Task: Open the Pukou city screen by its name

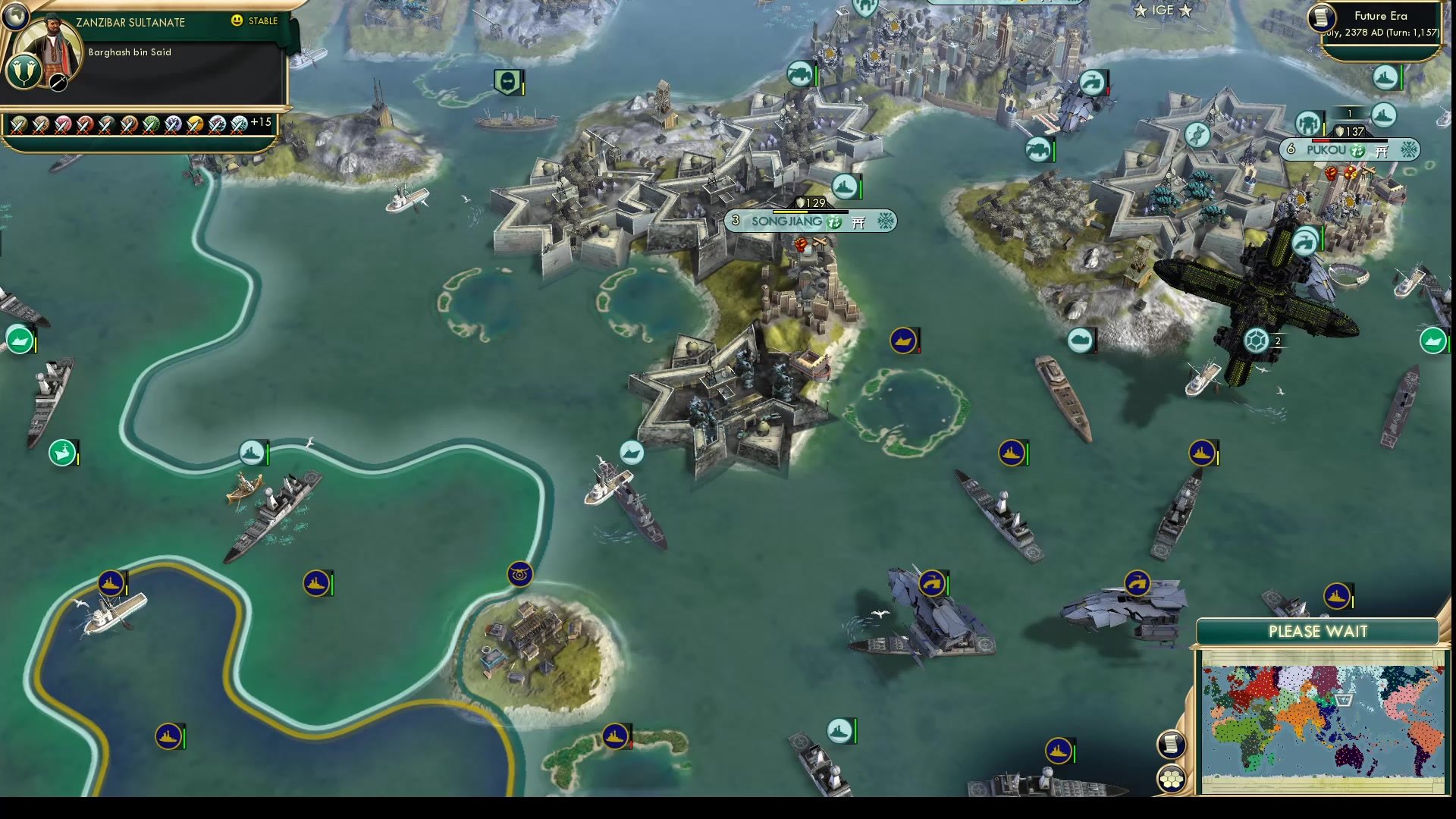Action: click(1326, 149)
